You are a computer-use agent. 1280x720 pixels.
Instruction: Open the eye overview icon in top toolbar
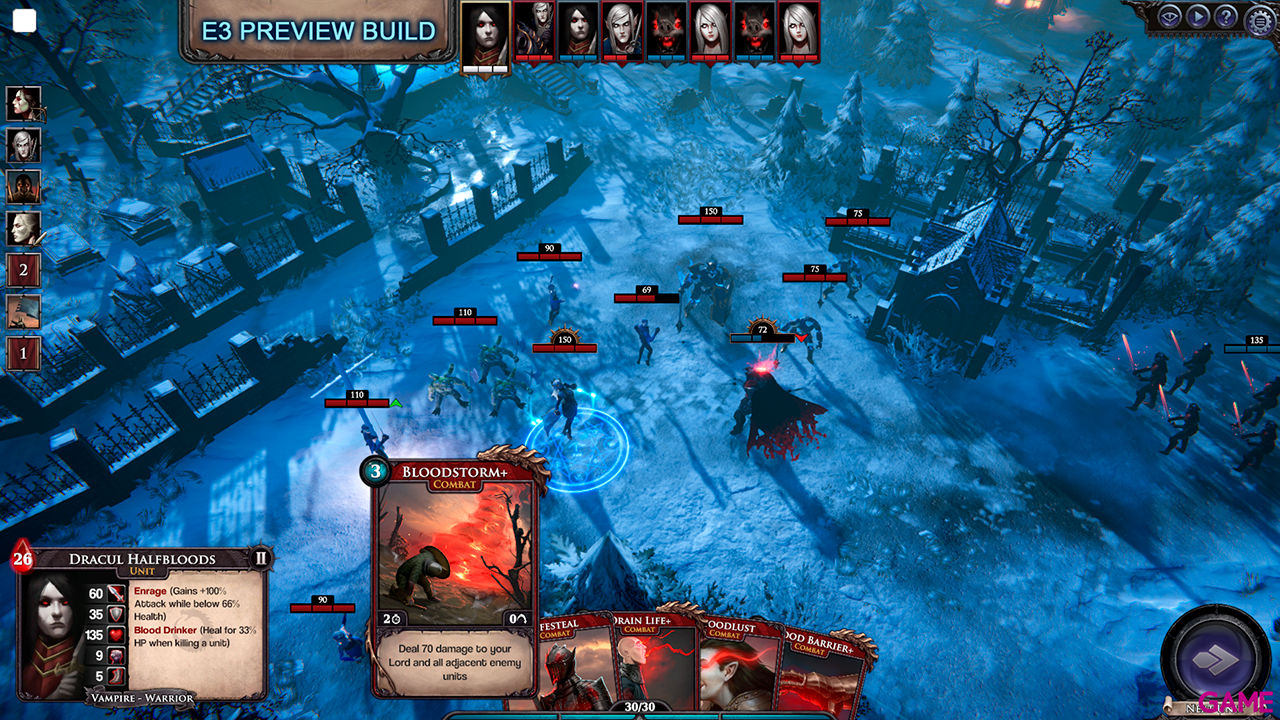pyautogui.click(x=1172, y=16)
